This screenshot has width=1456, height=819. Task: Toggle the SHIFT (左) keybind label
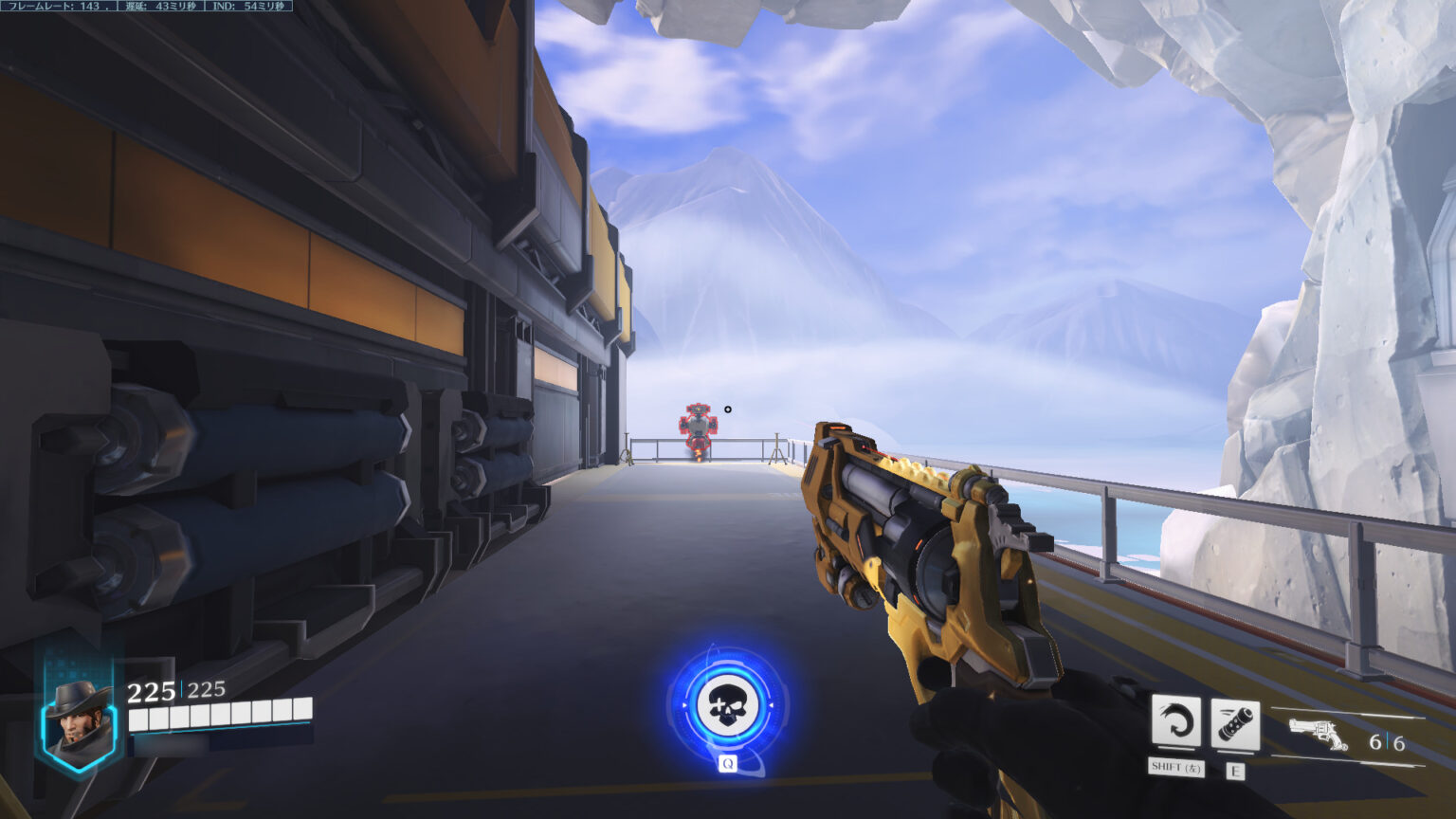[x=1175, y=766]
